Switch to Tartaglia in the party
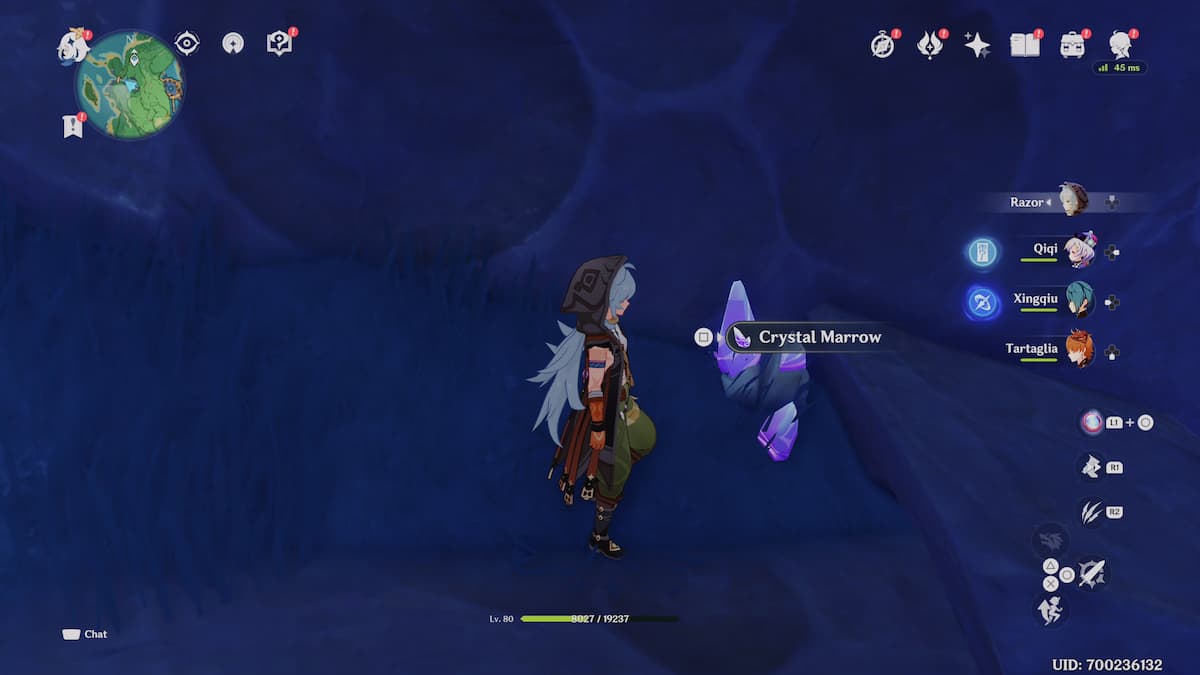 (x=1078, y=349)
